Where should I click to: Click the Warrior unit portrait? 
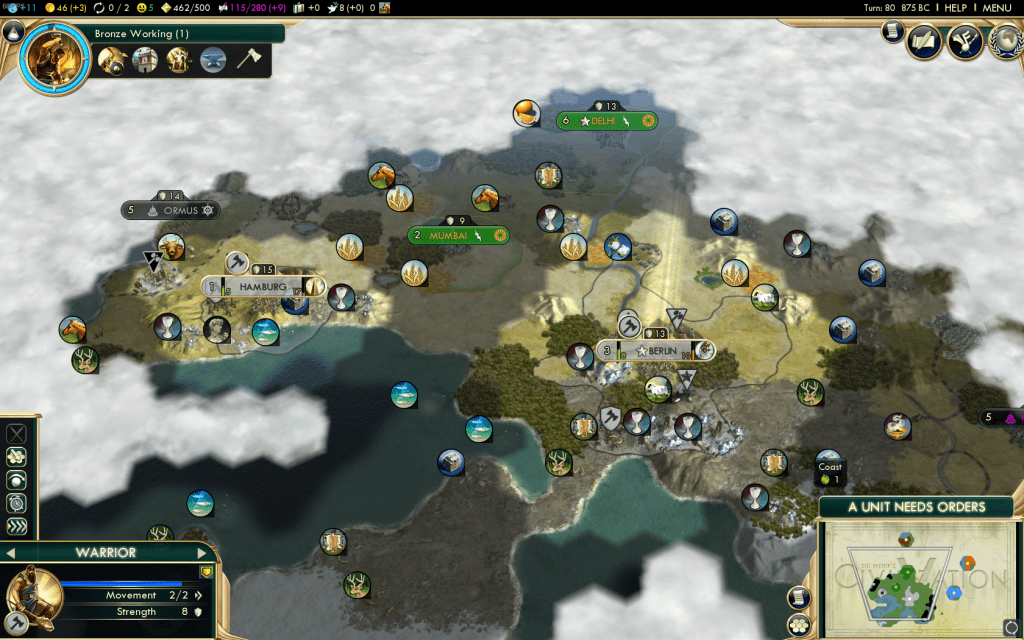[28, 598]
